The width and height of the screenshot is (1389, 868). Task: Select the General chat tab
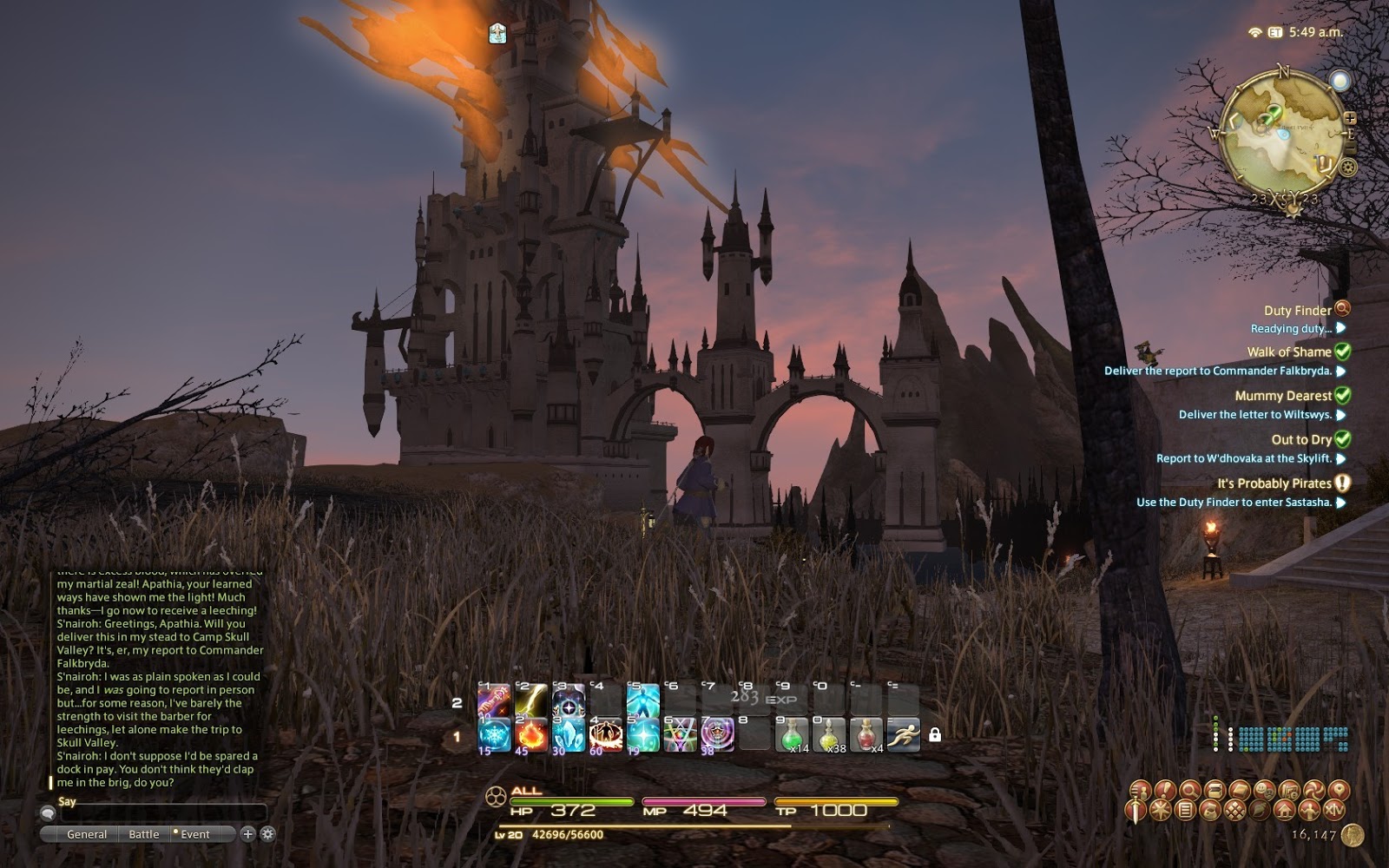[x=88, y=833]
